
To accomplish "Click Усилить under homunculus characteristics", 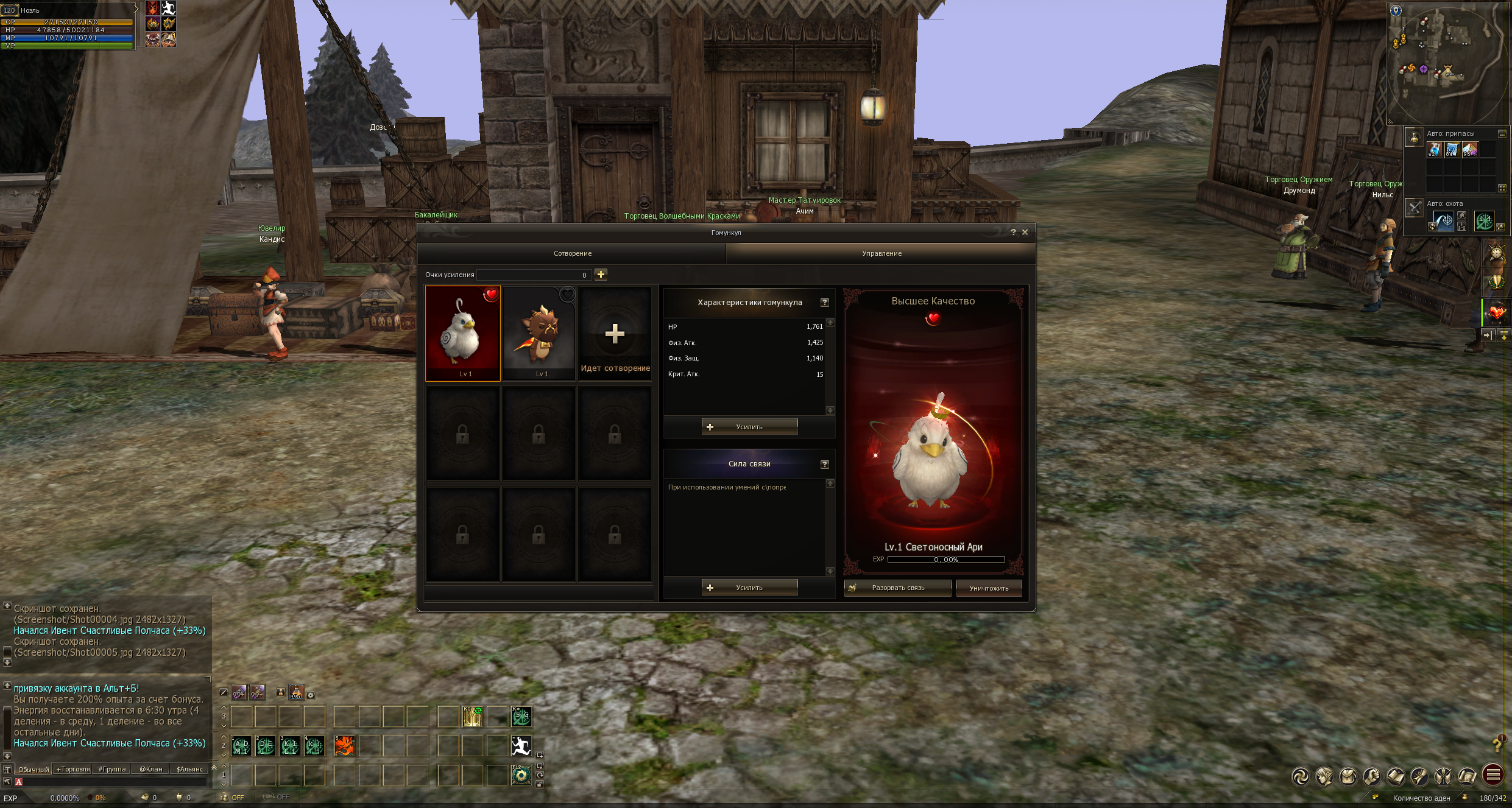I will 749,427.
